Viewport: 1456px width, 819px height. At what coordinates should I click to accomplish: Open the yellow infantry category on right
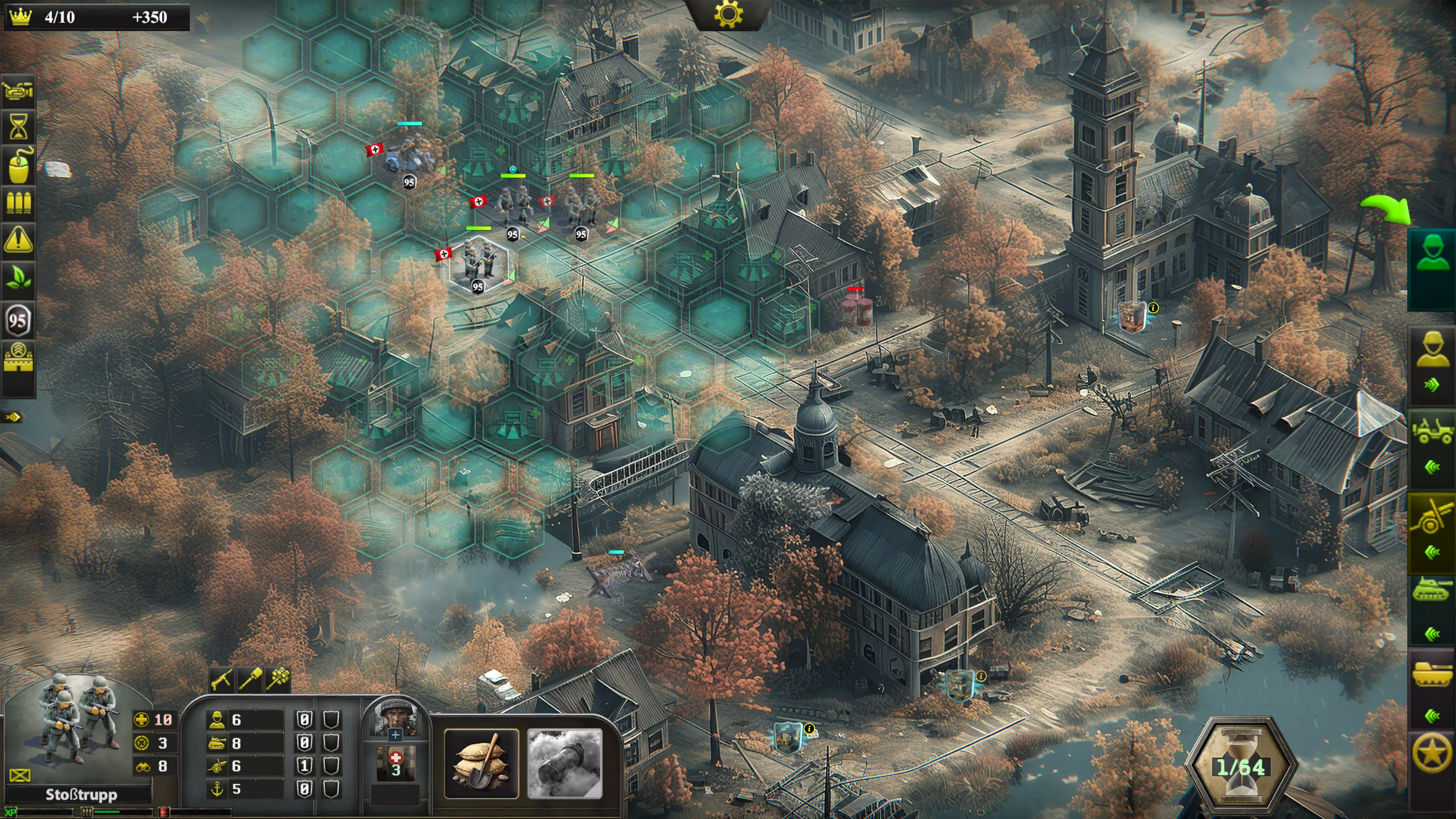click(x=1431, y=350)
